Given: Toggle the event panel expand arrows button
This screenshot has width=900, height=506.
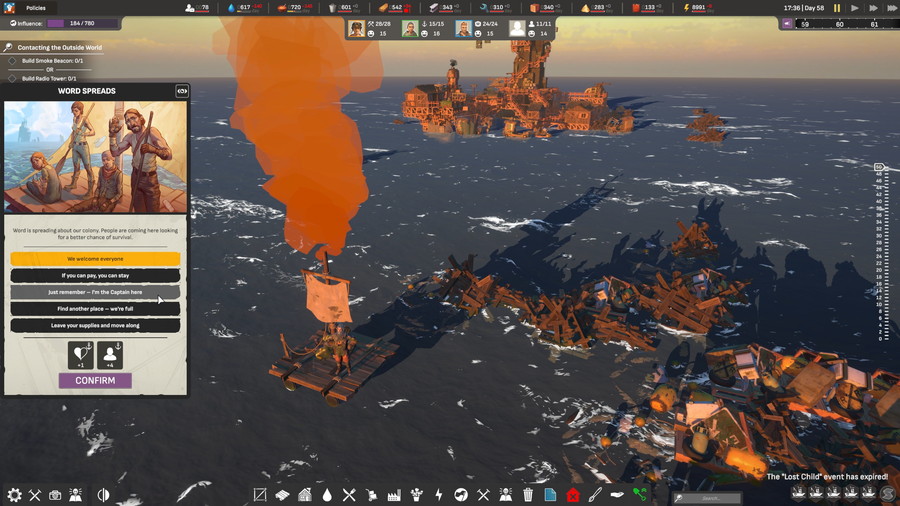Looking at the screenshot, I should click(181, 91).
